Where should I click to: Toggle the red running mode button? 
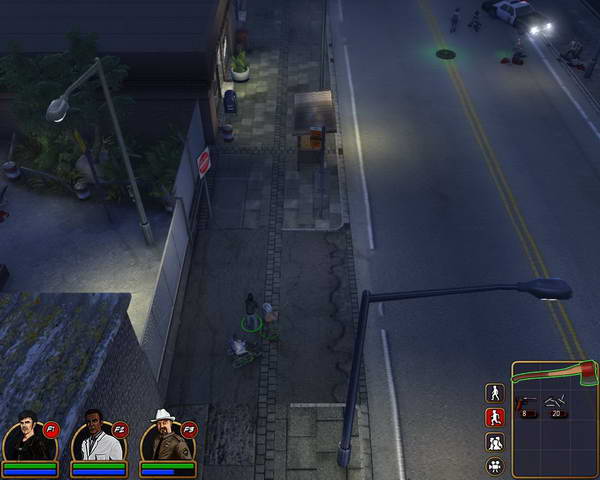tap(494, 417)
